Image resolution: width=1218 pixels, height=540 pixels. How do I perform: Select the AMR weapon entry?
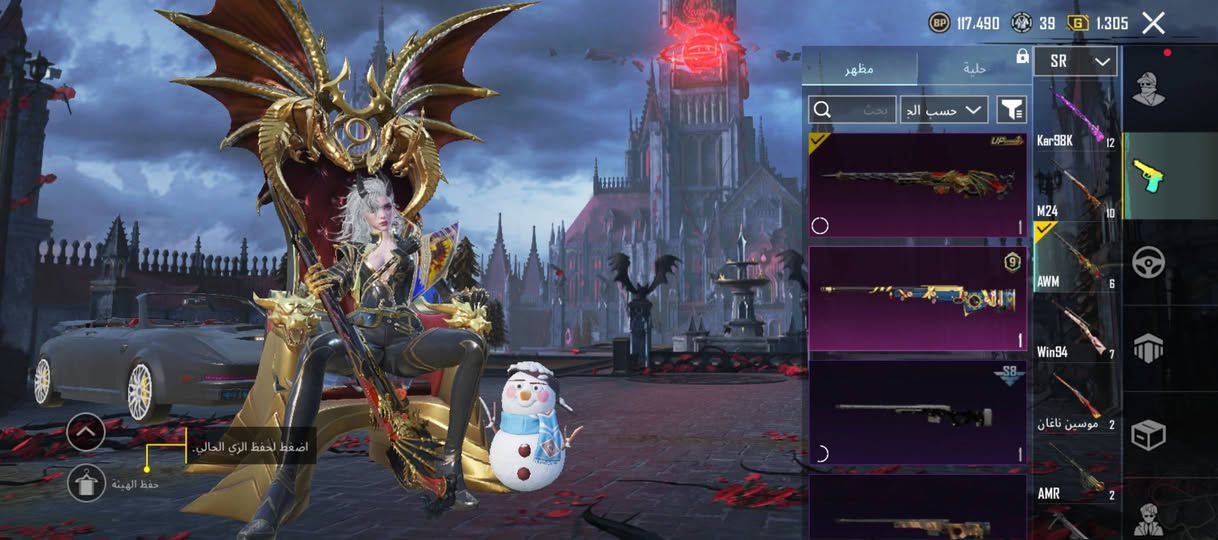point(1076,470)
